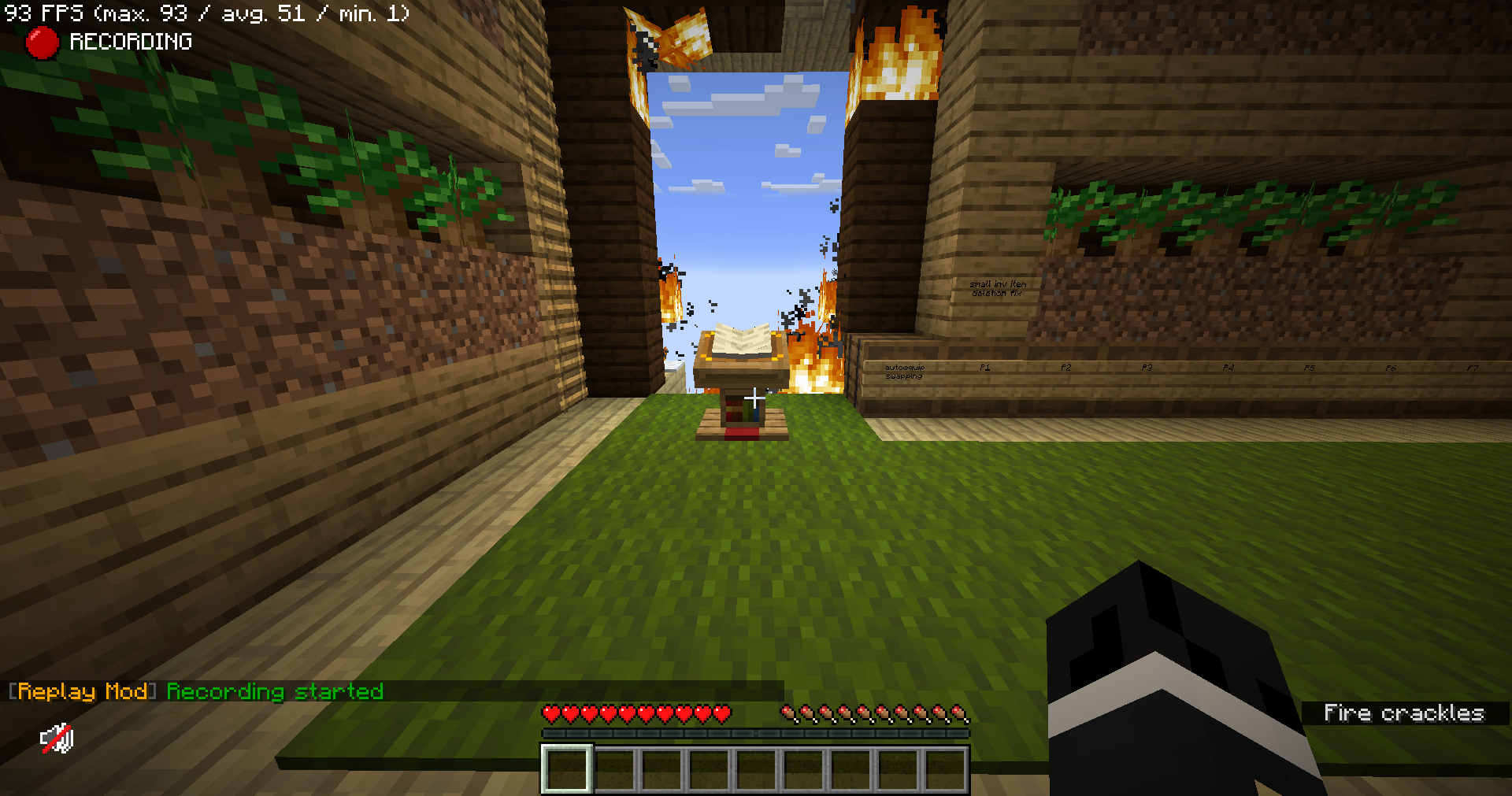Unmute sound via the crossed-out speaker
The width and height of the screenshot is (1512, 796).
coord(57,739)
